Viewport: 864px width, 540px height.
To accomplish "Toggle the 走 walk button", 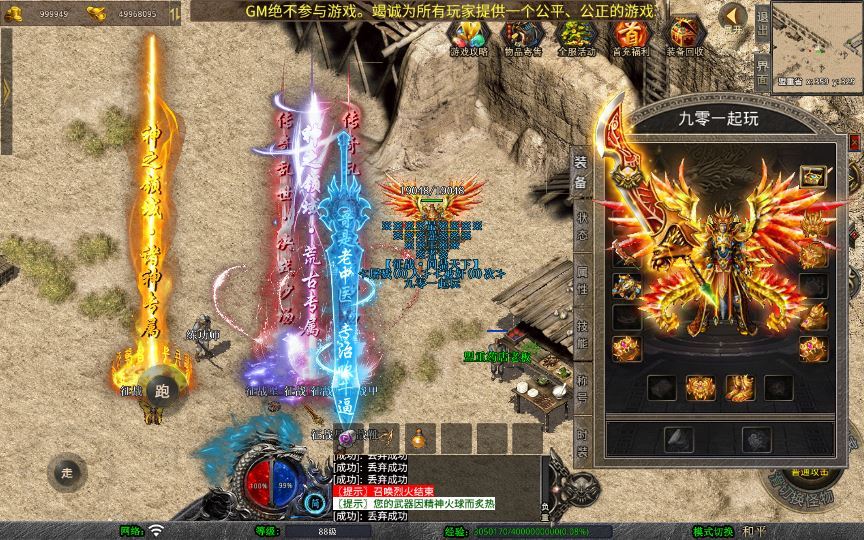I will [x=68, y=472].
